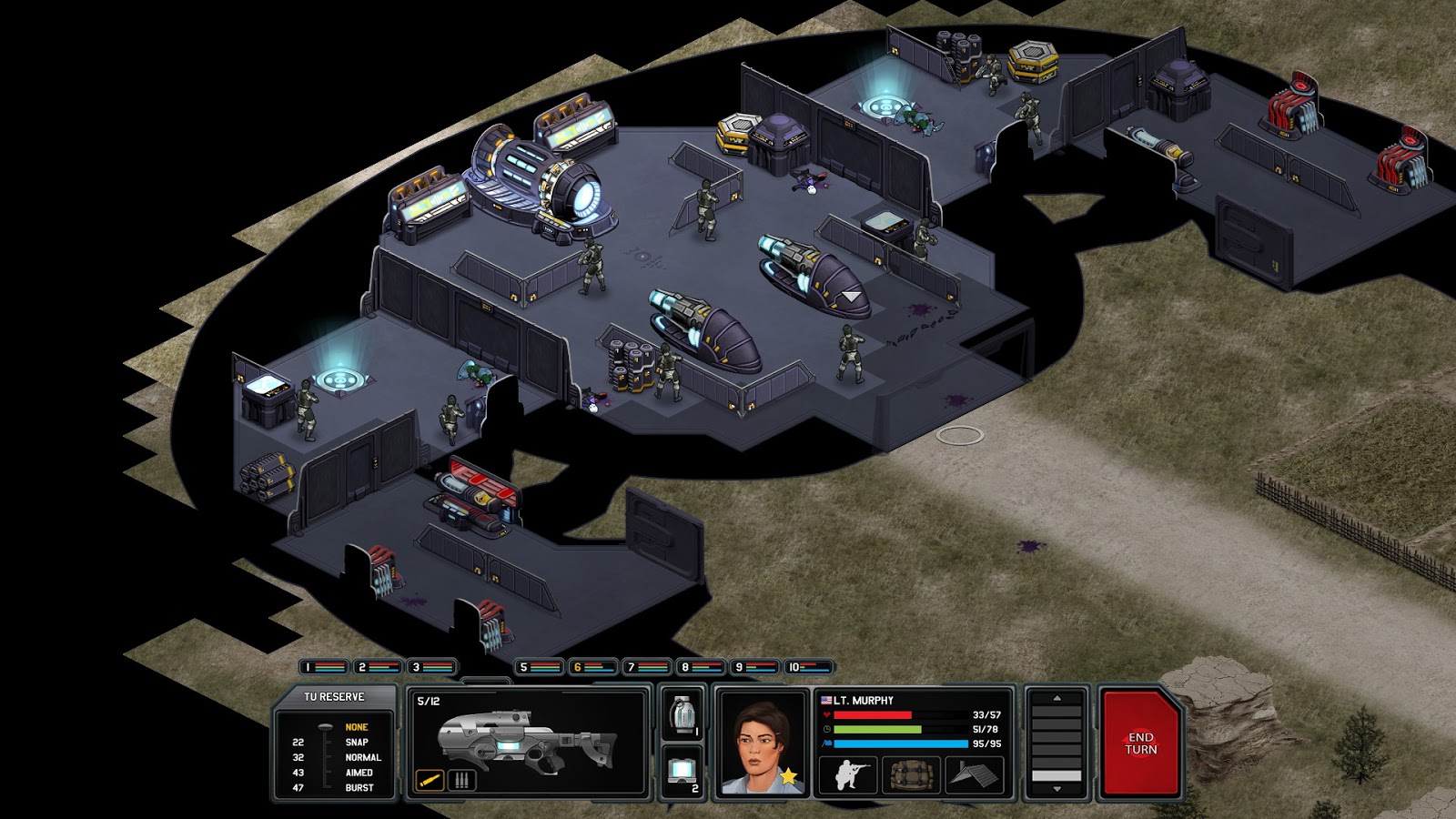Select the single-shot fire mode icon
Image resolution: width=1456 pixels, height=819 pixels.
click(430, 780)
